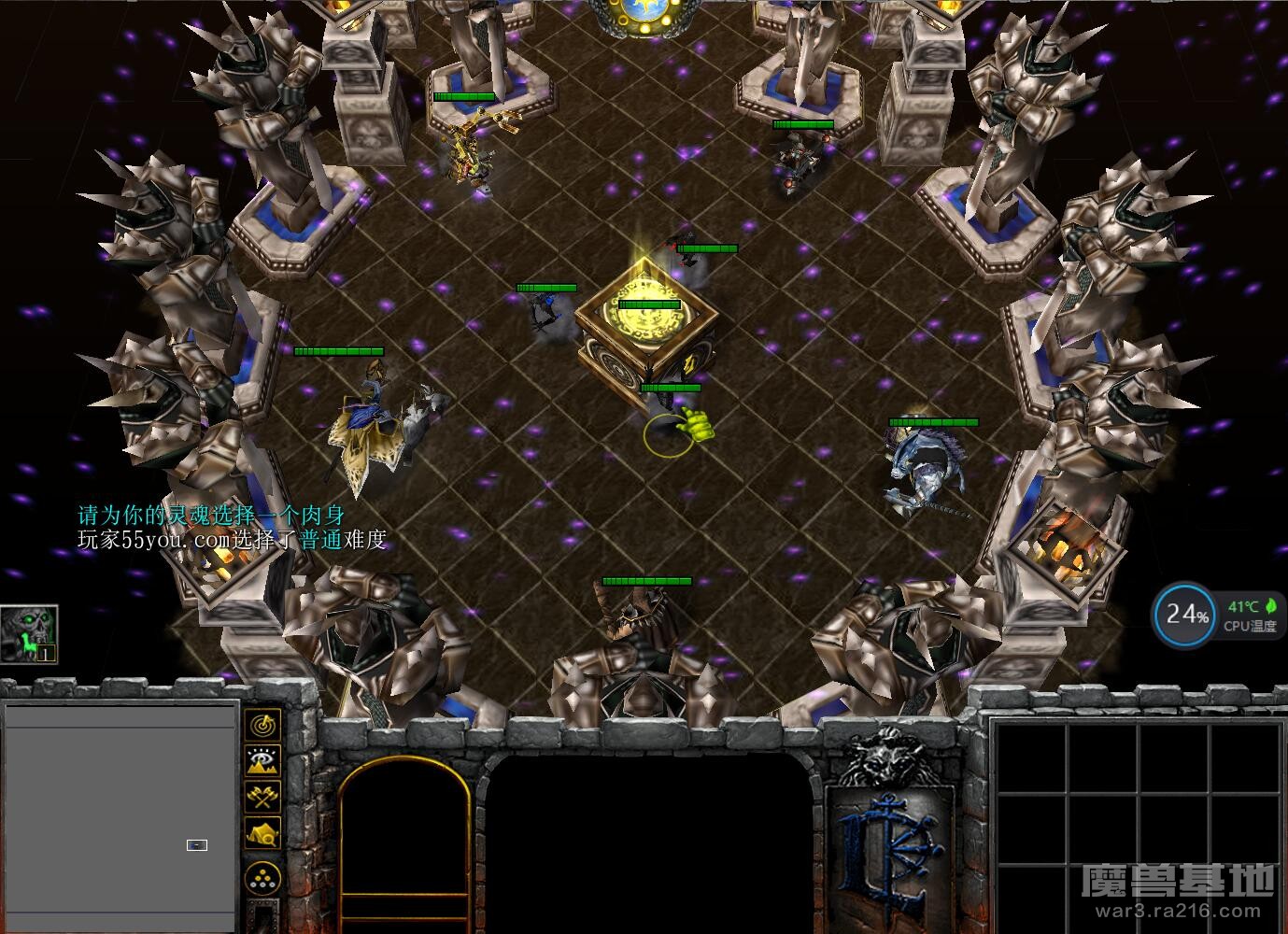Toggle the creep camp display button
The width and height of the screenshot is (1288, 934).
pos(263,833)
